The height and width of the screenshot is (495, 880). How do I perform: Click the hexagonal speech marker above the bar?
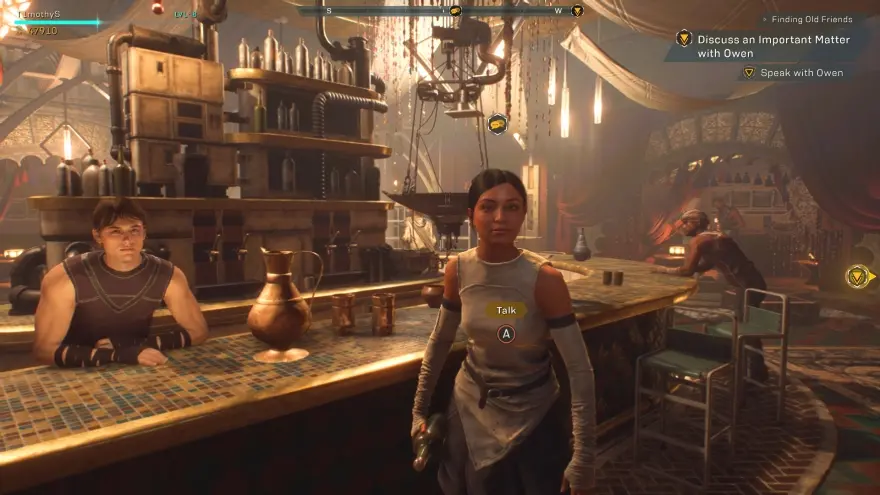click(497, 123)
